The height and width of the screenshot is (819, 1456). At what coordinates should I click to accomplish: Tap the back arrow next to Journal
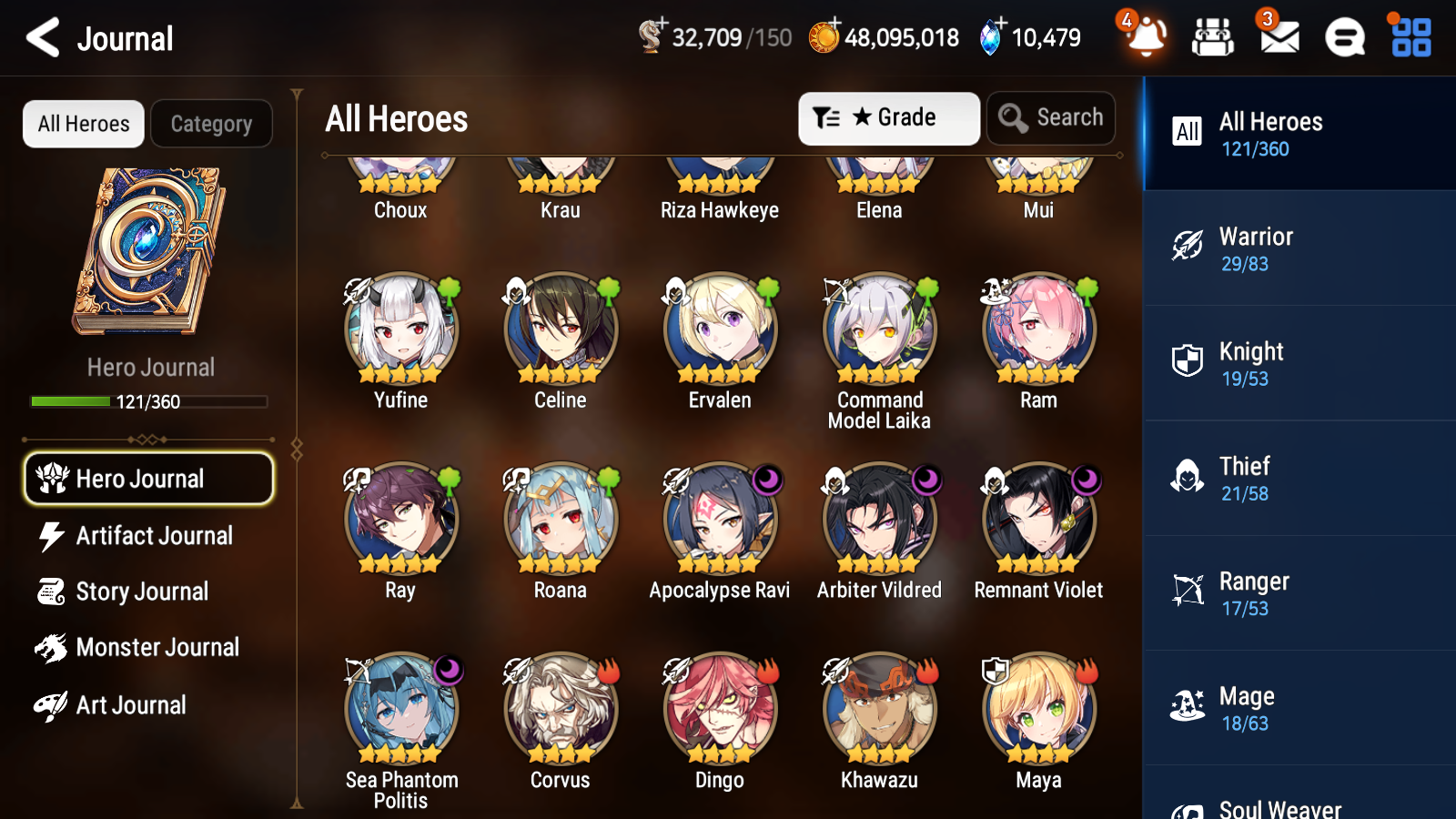click(40, 38)
